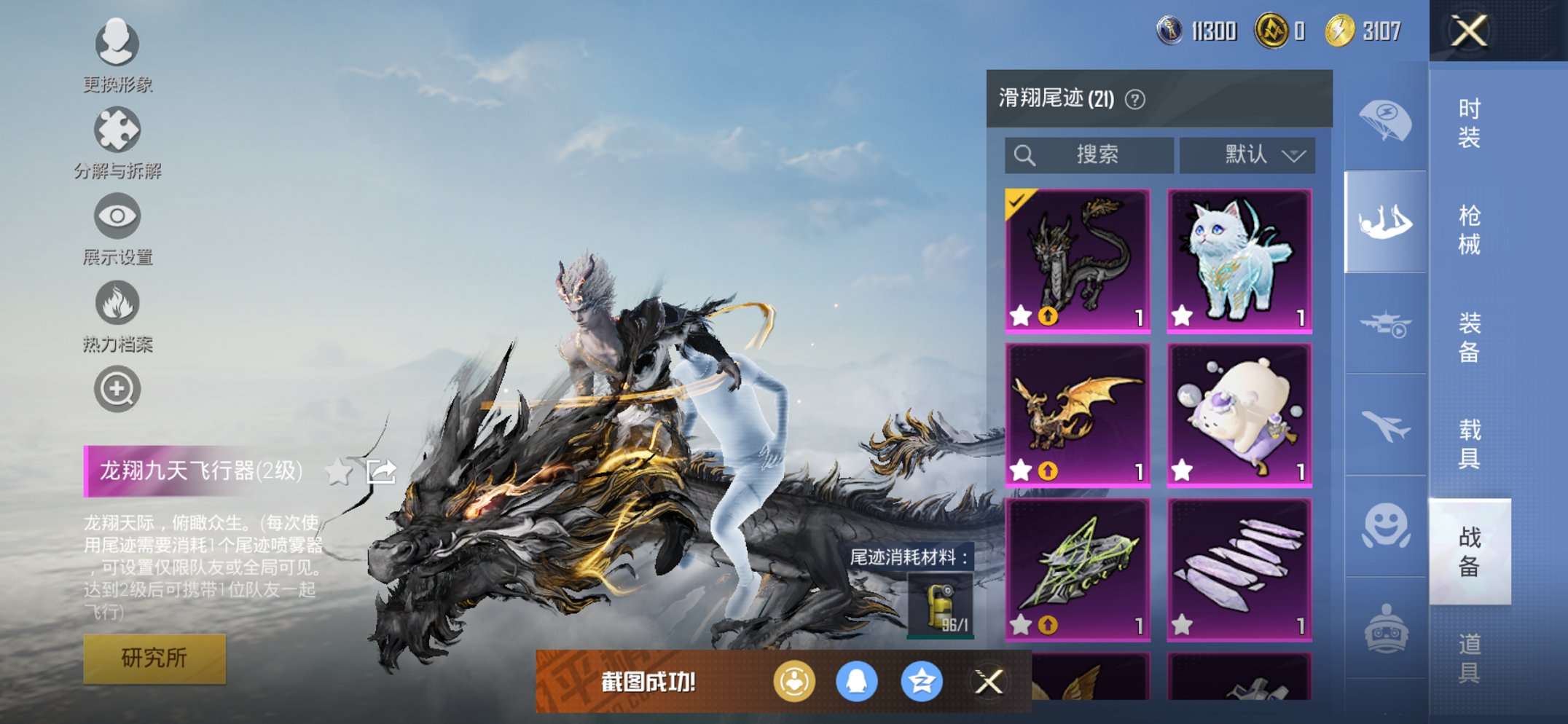1568x724 pixels.
Task: Open the 更换形象 character change panel
Action: pos(117,44)
